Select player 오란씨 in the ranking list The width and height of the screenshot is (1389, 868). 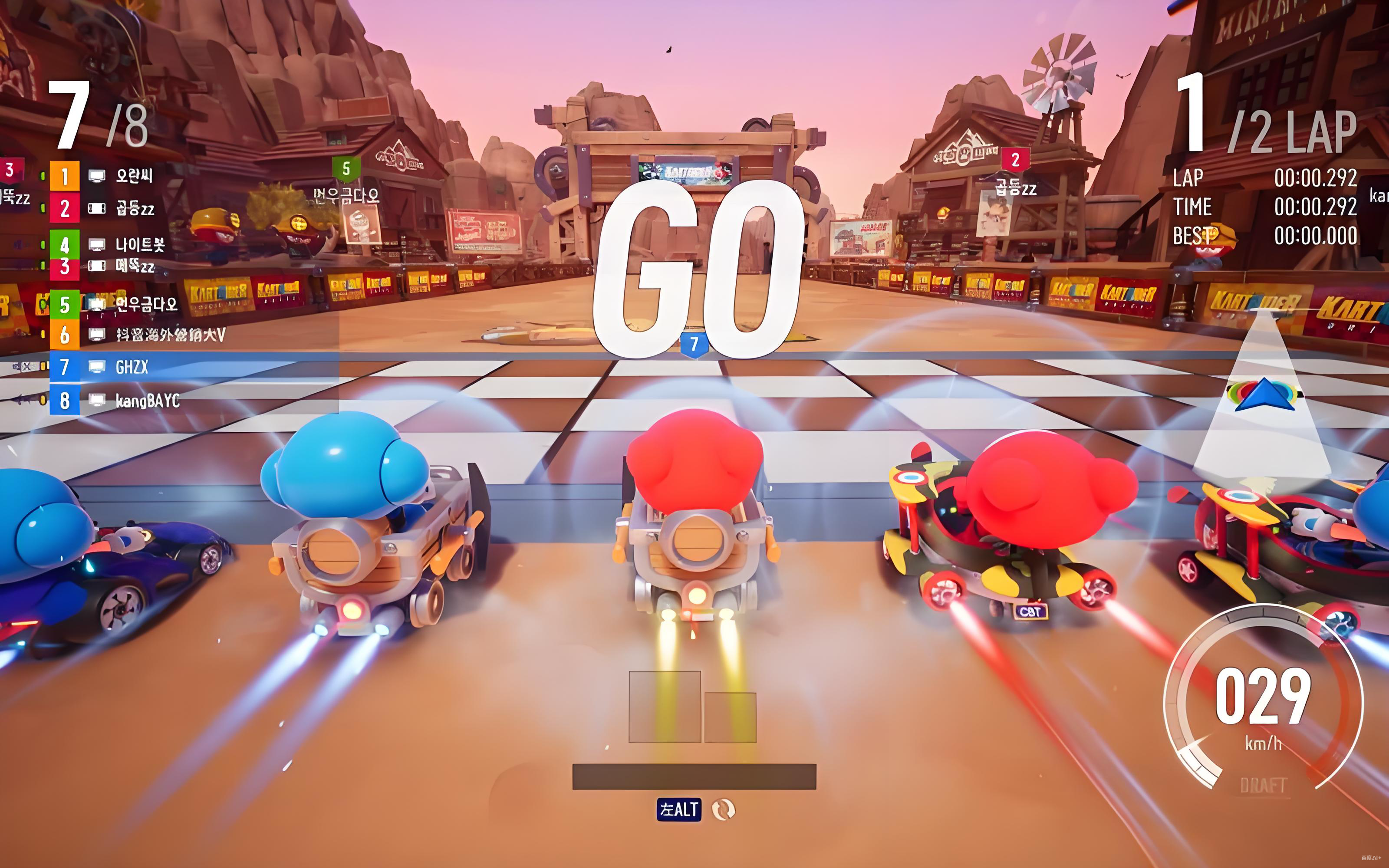[x=134, y=176]
